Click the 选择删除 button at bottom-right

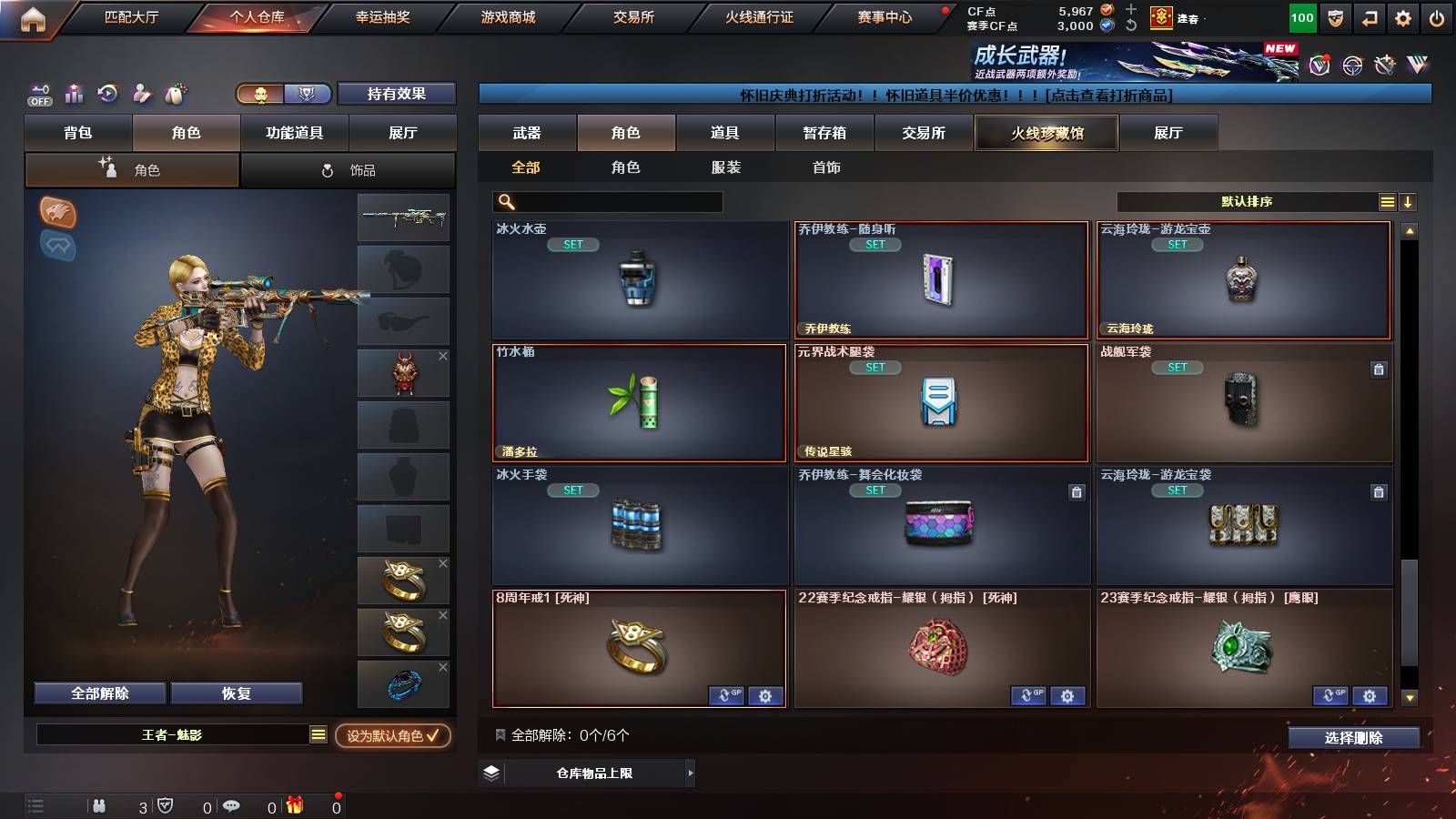tap(1354, 738)
